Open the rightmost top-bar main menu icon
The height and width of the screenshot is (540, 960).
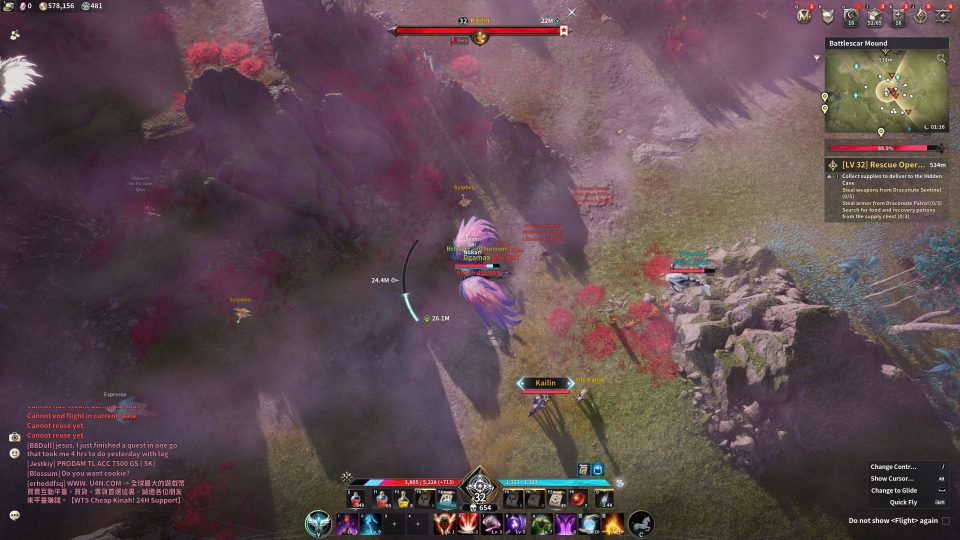pos(944,15)
